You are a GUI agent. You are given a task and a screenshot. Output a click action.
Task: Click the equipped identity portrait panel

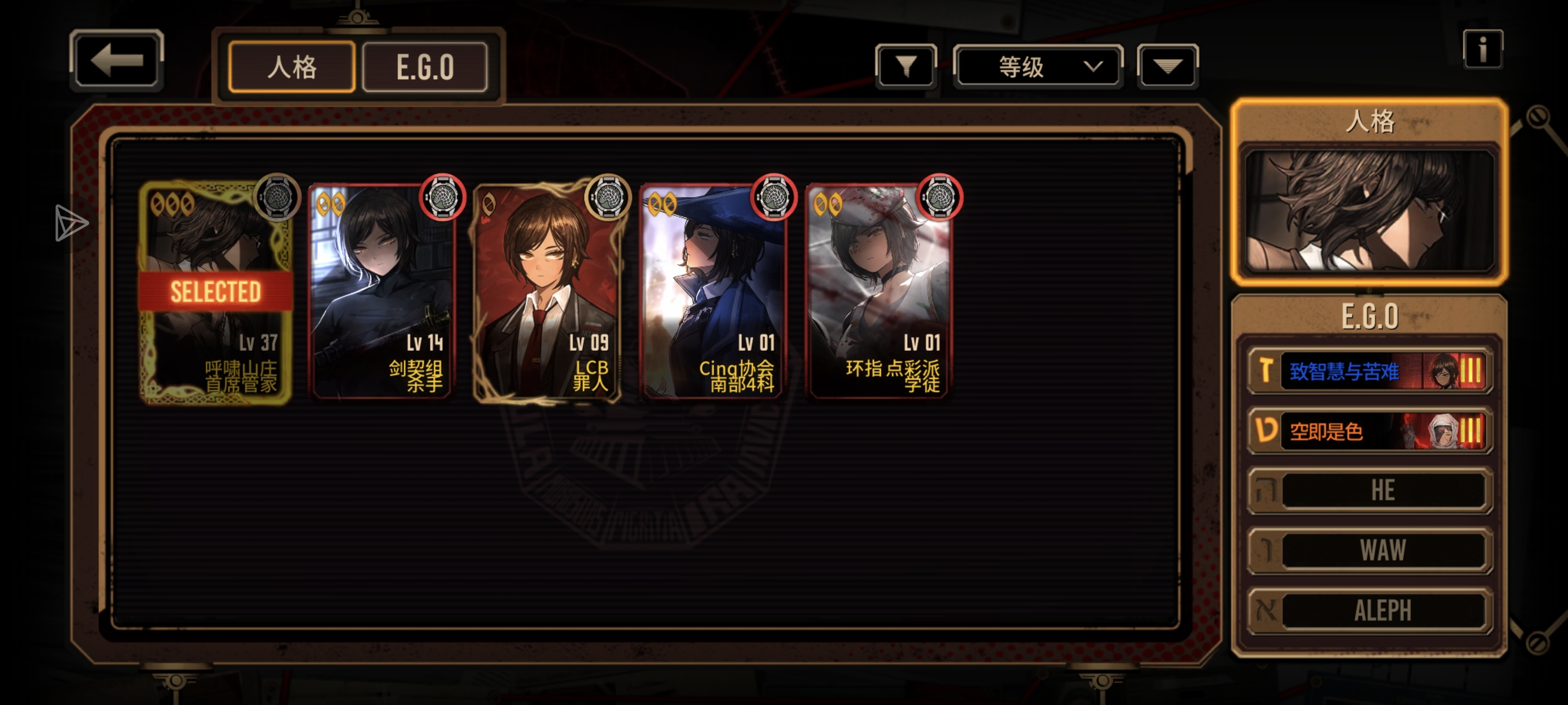[1369, 210]
